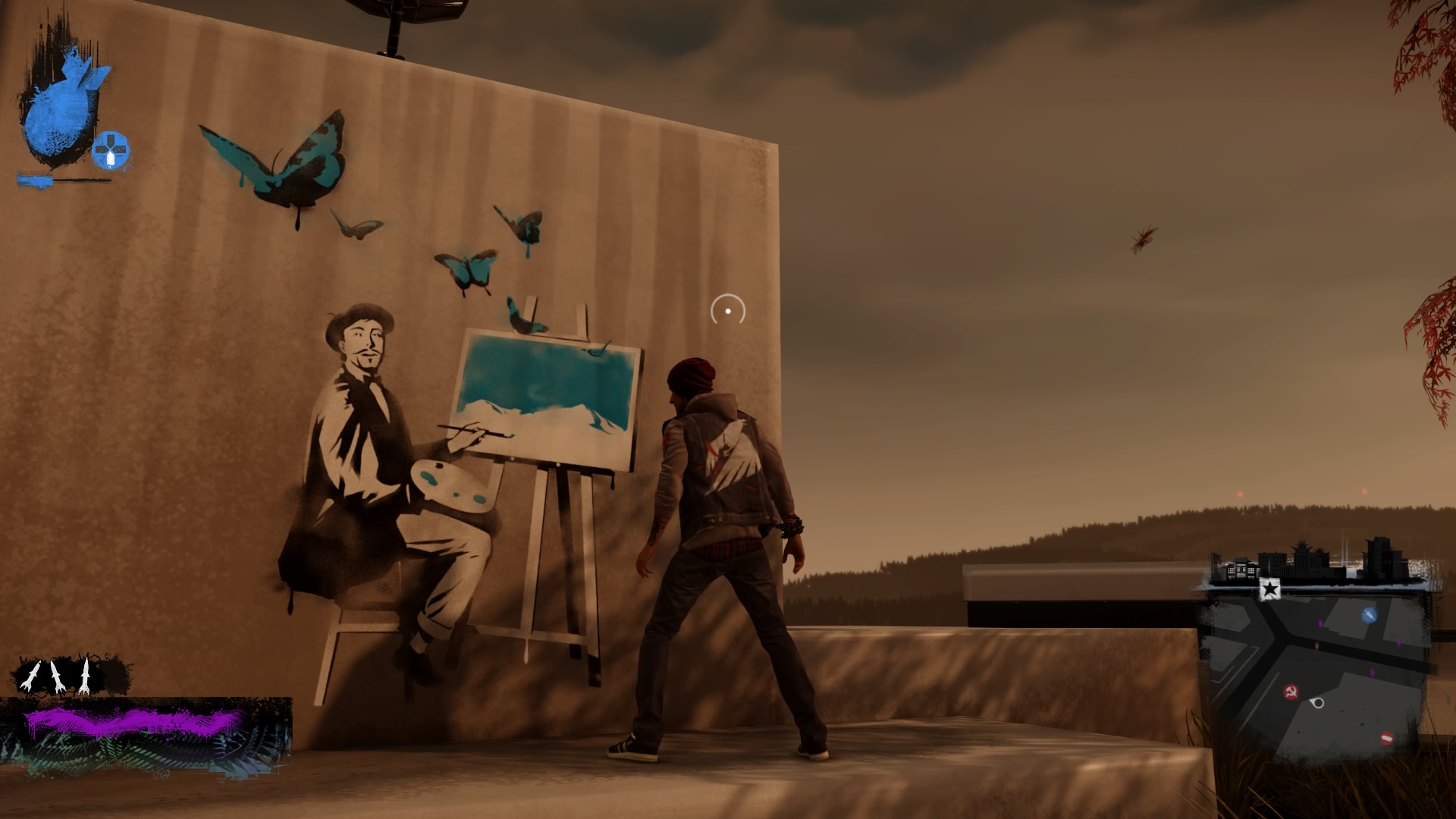Click the black star mission marker above the minimap
This screenshot has width=1456, height=819.
pos(1270,588)
